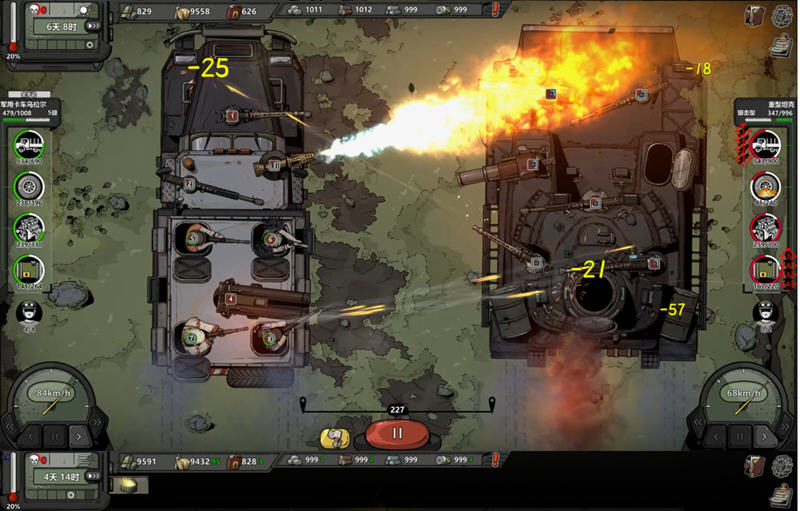Select the player truck body status icon

[28, 147]
